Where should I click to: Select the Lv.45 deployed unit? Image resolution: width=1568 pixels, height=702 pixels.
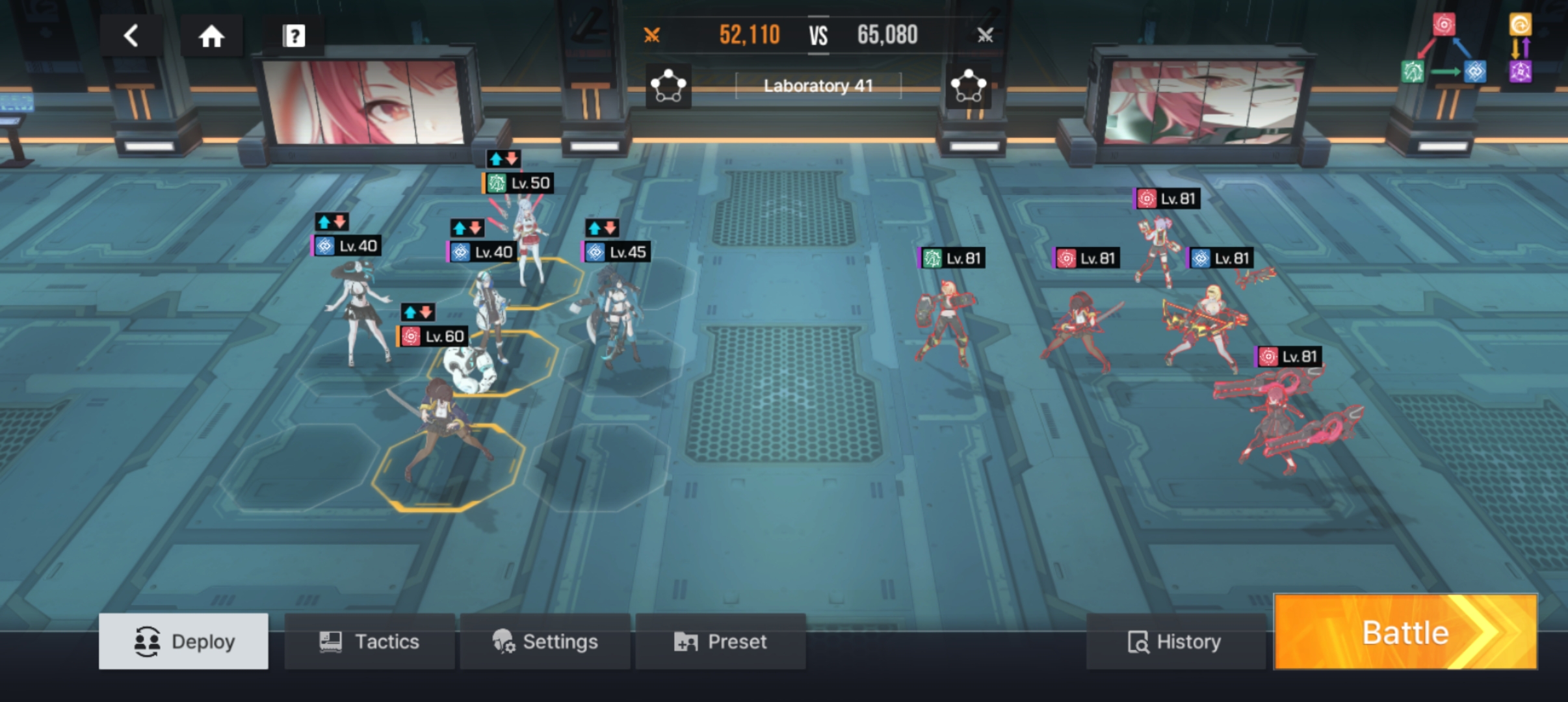coord(611,312)
